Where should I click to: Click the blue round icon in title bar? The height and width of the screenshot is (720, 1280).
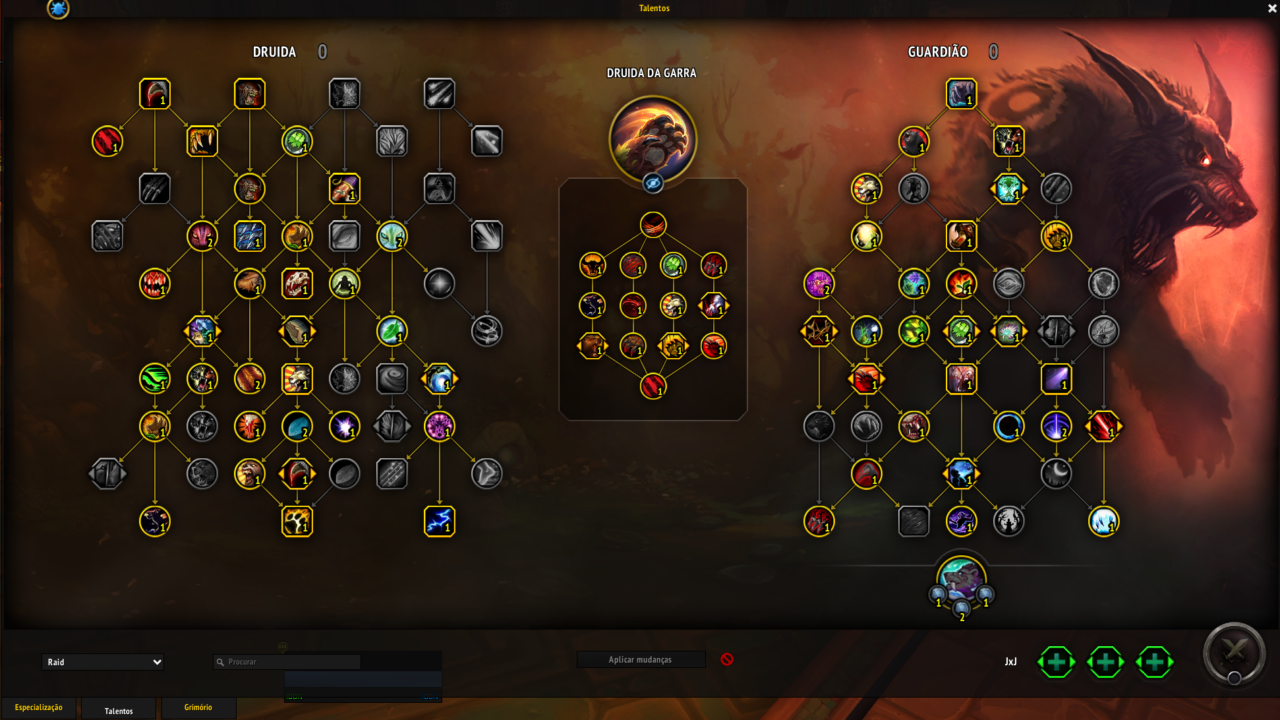(58, 9)
